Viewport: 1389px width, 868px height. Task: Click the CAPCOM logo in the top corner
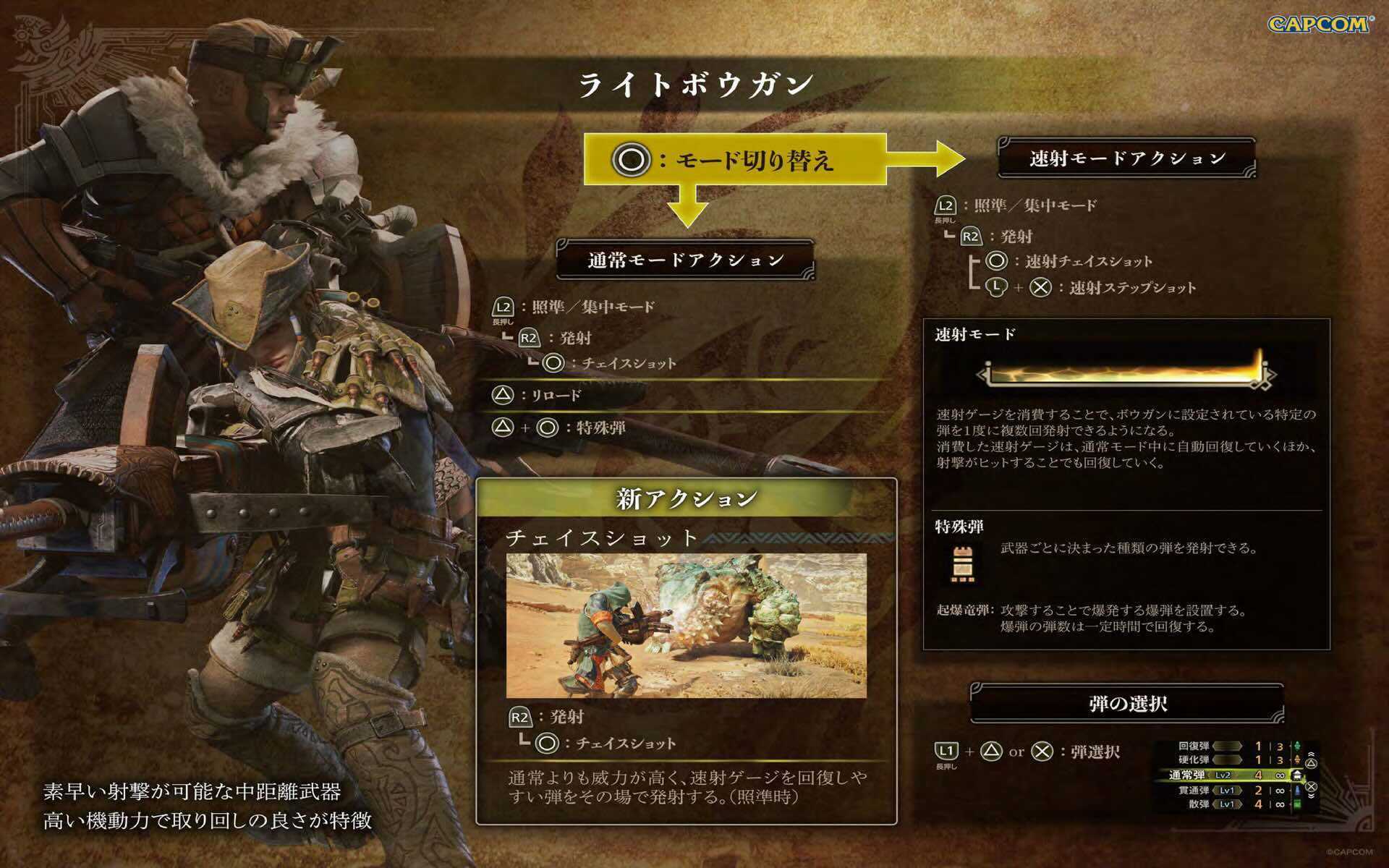pyautogui.click(x=1318, y=23)
